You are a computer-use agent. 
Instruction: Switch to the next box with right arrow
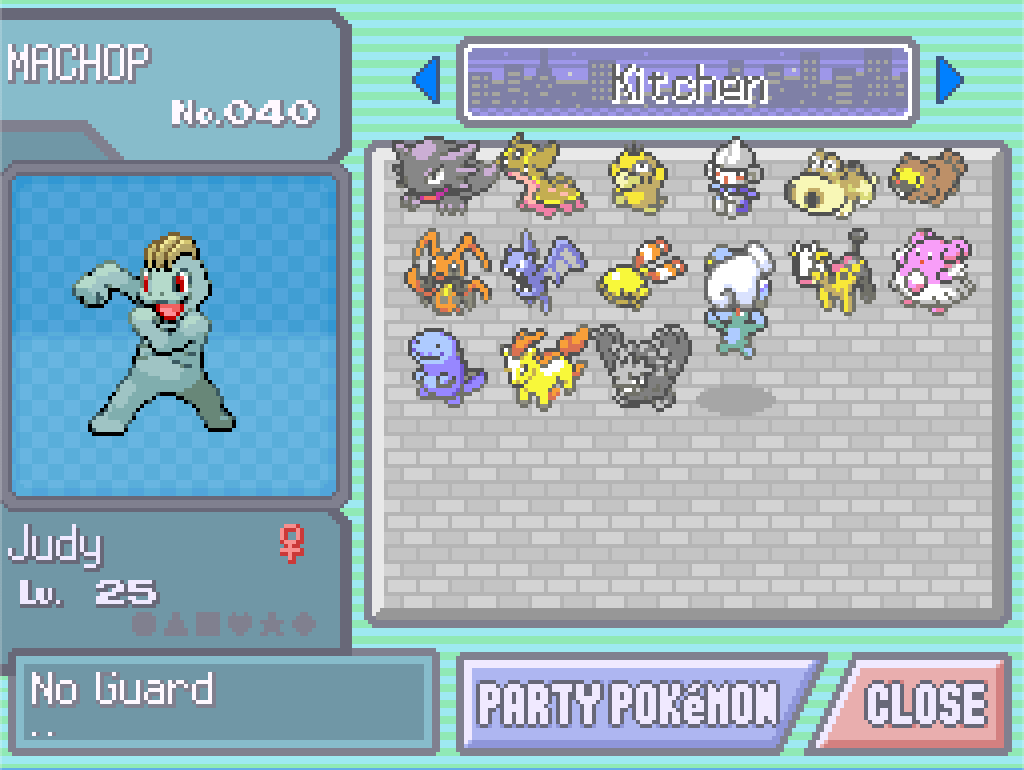950,81
